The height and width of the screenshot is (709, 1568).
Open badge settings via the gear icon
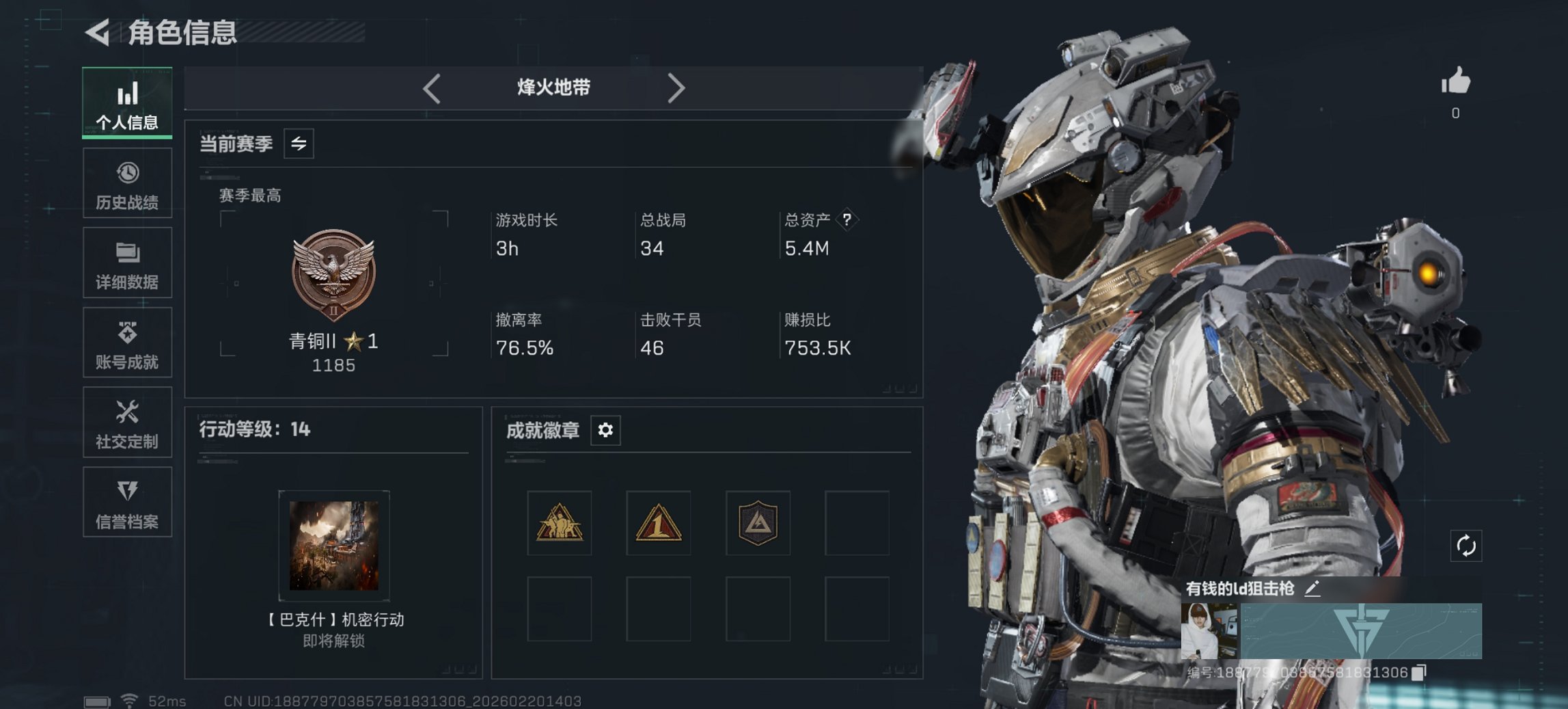604,431
